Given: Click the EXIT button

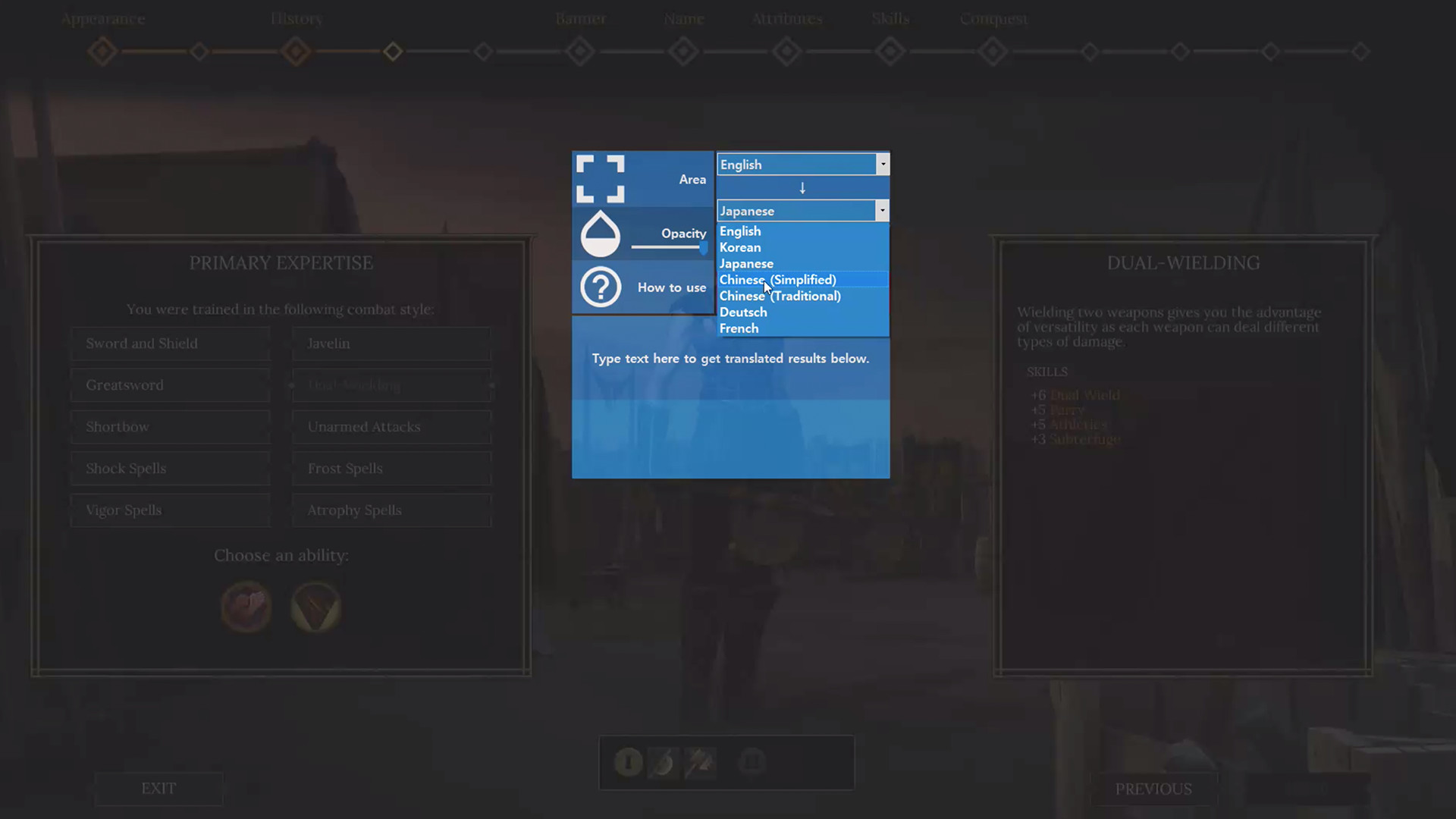Looking at the screenshot, I should tap(158, 789).
